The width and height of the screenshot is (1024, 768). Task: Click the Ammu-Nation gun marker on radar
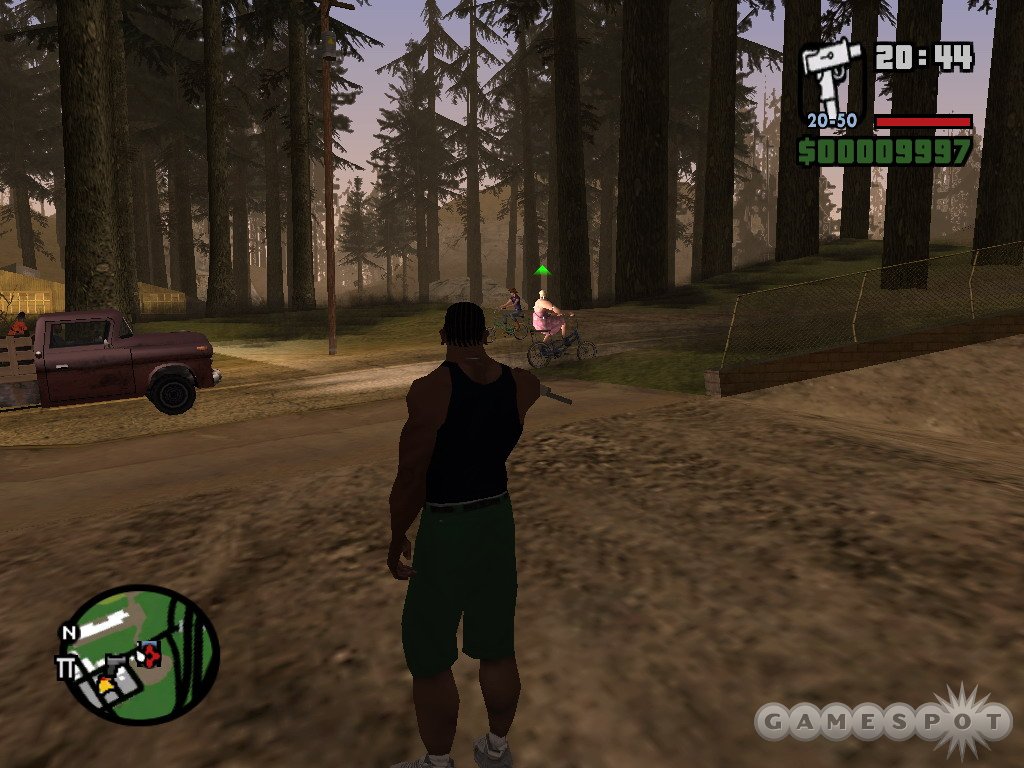pos(118,660)
